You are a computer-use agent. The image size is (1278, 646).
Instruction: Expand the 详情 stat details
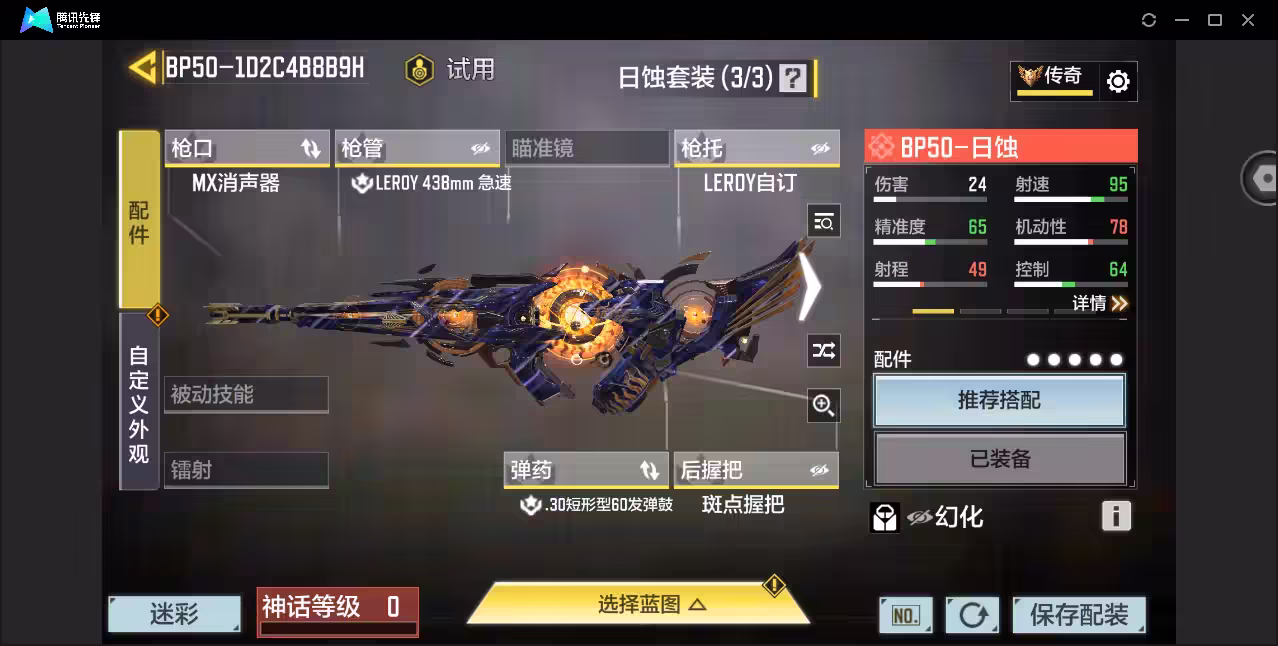click(x=1100, y=303)
